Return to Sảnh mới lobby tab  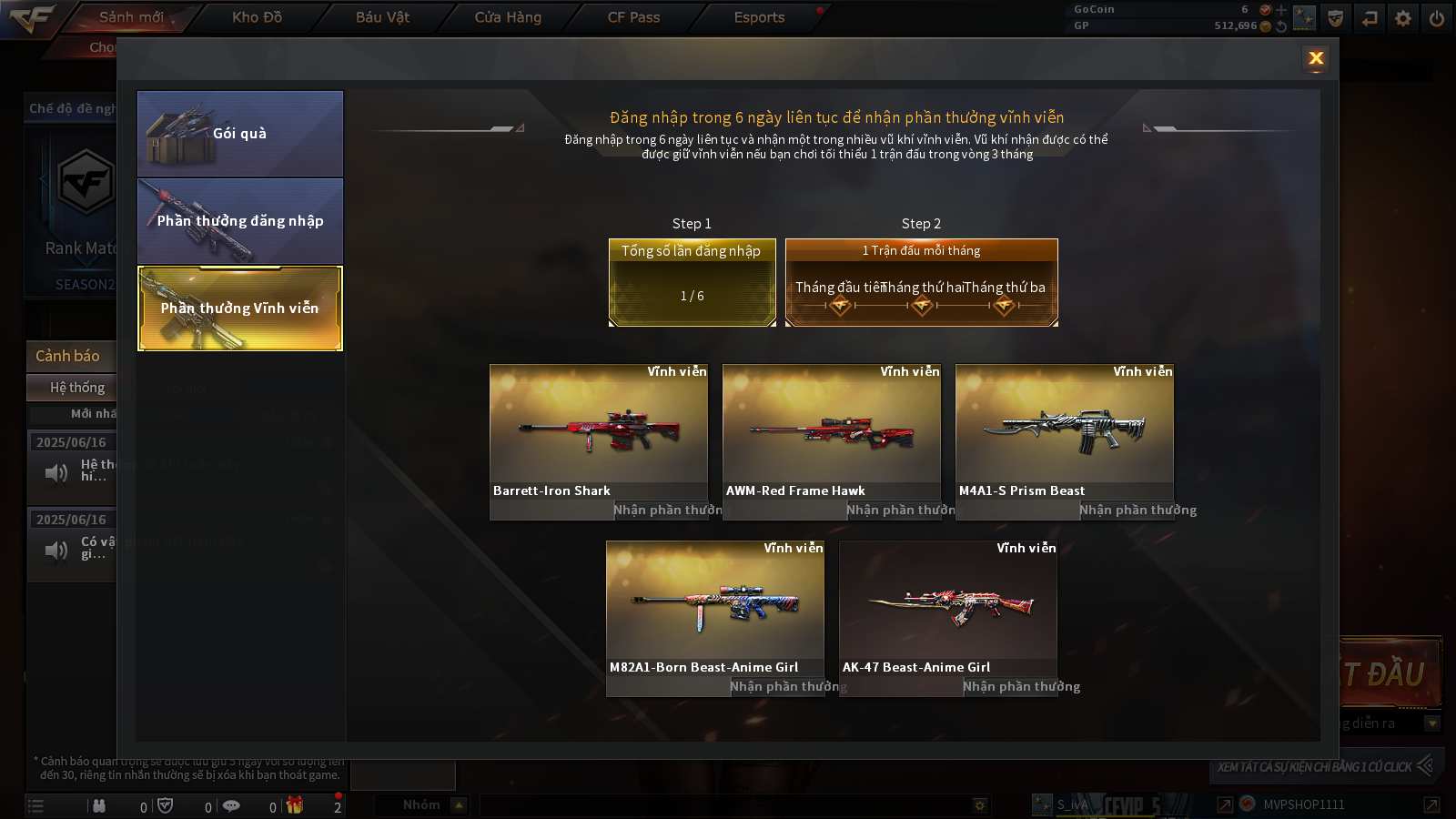(131, 17)
